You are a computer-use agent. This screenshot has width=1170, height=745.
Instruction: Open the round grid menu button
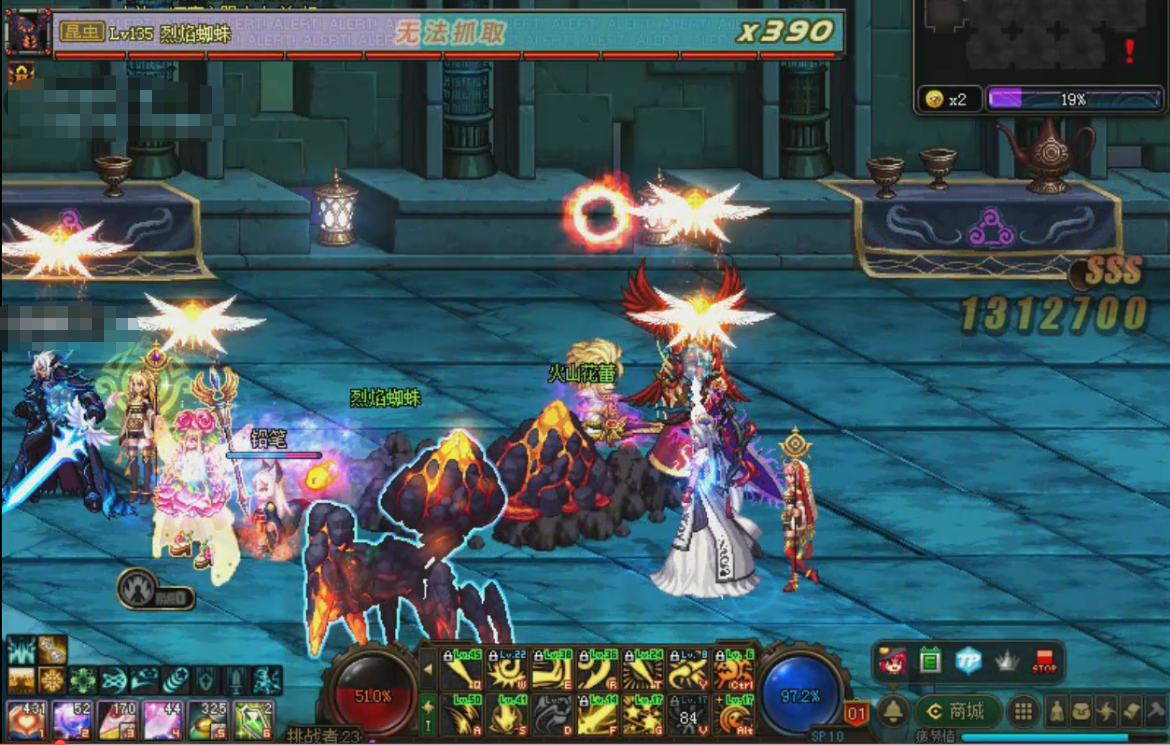click(x=1022, y=711)
